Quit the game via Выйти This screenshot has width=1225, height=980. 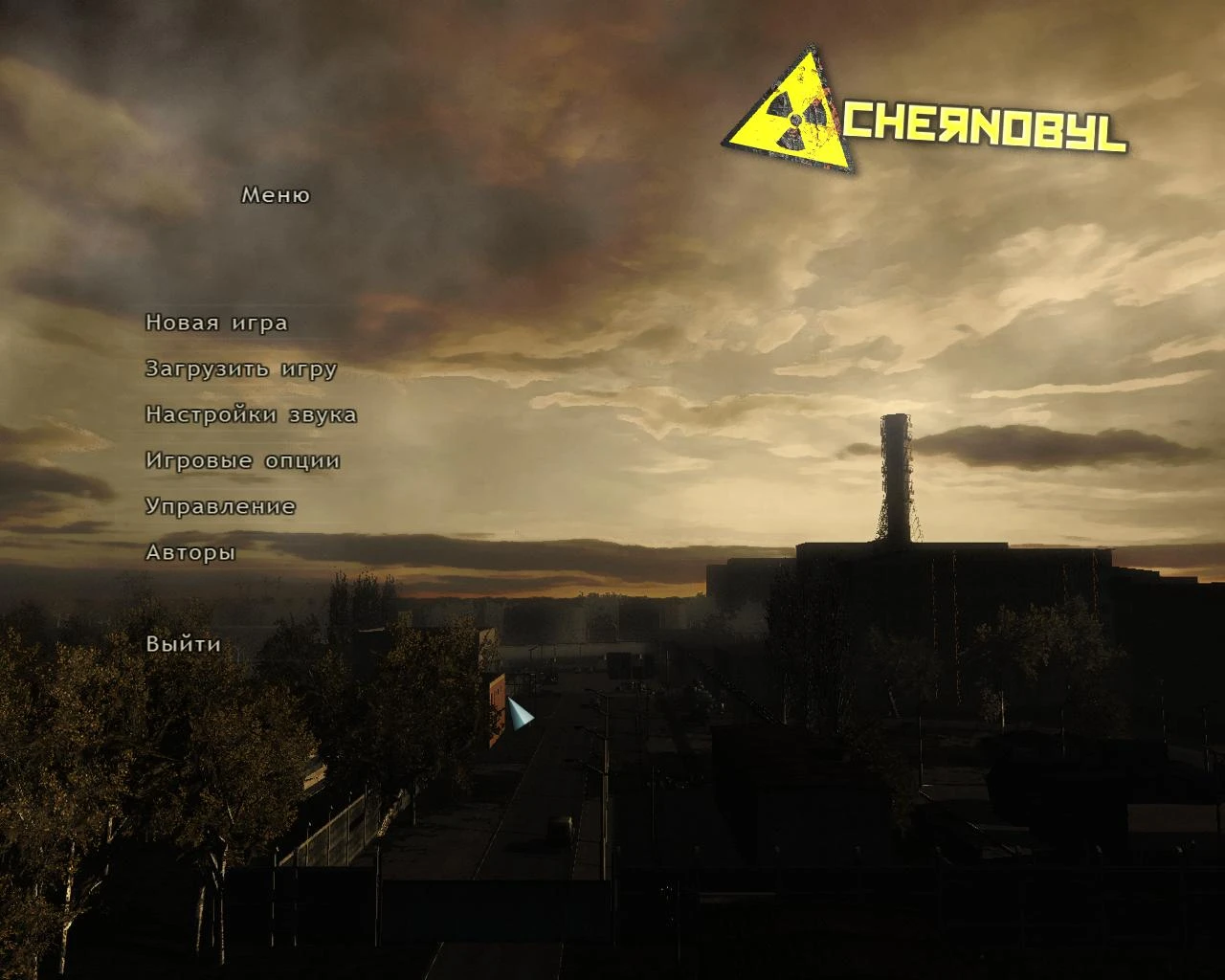coord(181,645)
